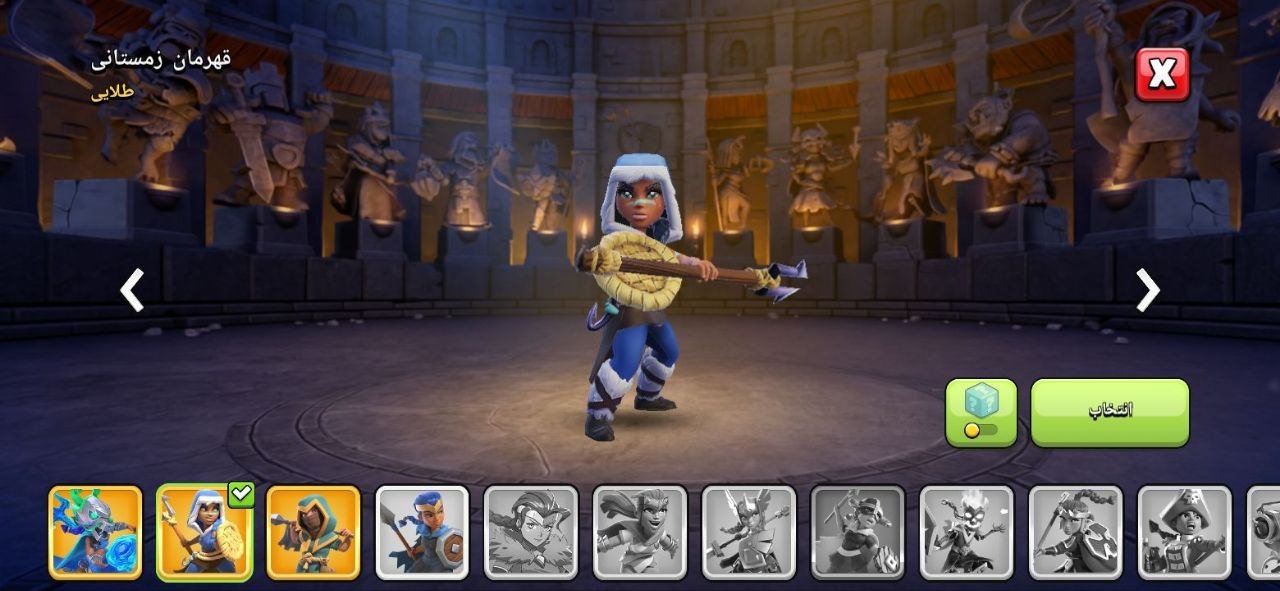Choose the checked winter champion skin thumbnail

(204, 532)
